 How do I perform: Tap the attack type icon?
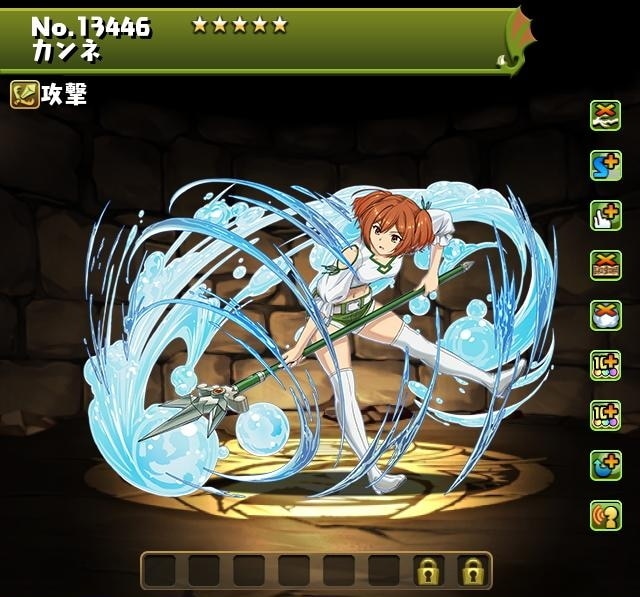25,95
